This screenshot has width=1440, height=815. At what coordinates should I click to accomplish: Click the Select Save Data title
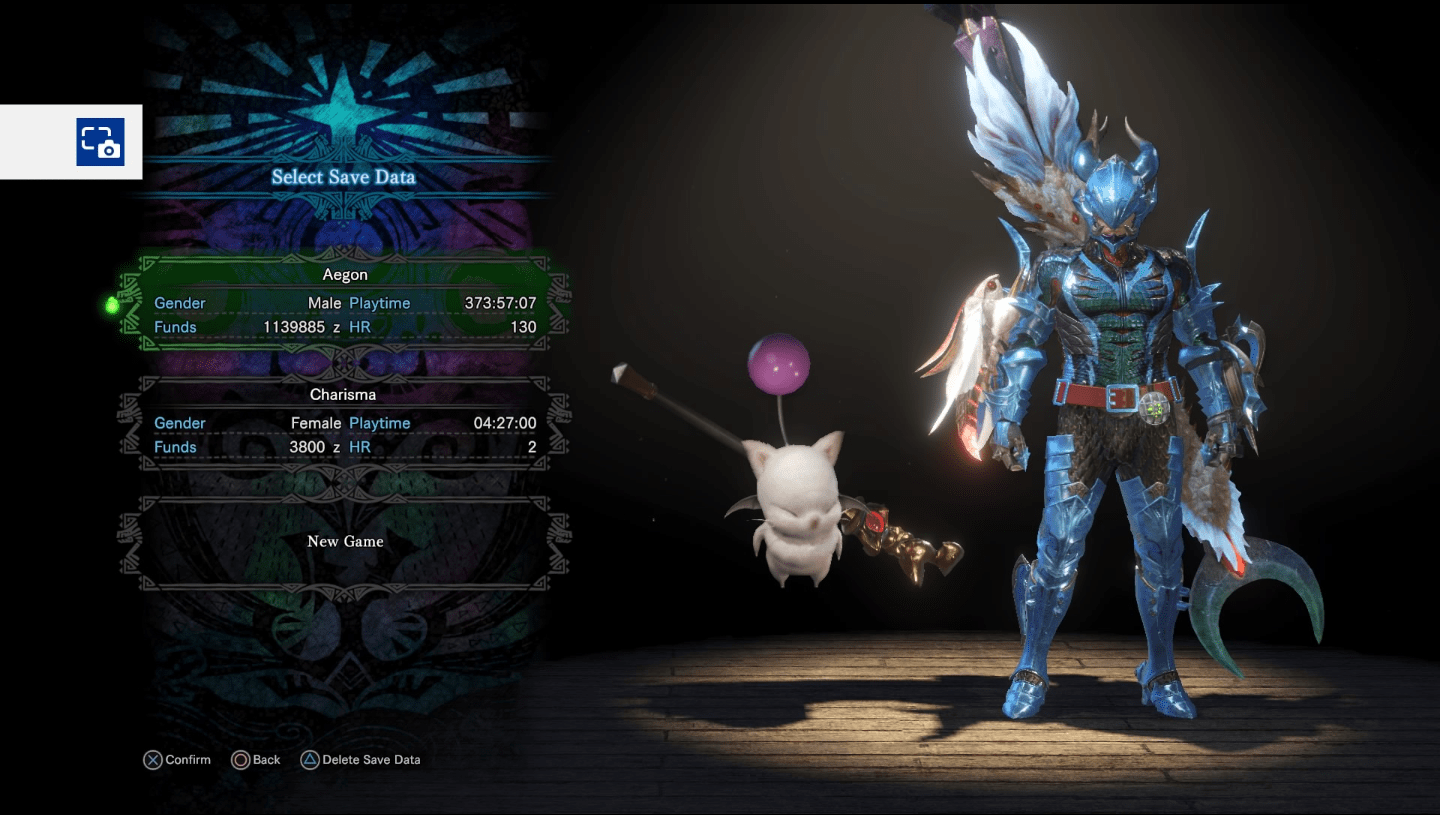[343, 177]
